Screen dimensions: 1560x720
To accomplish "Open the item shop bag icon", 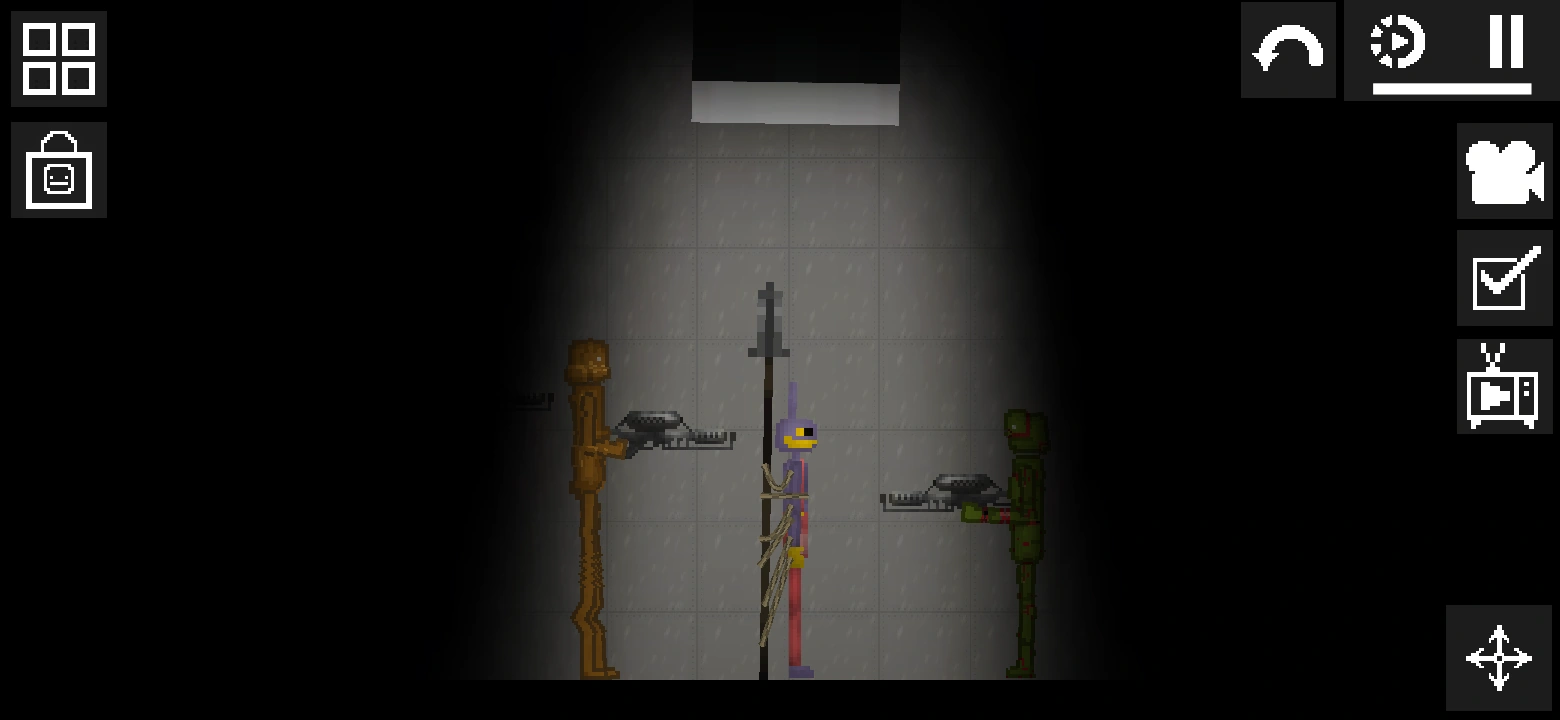I will tap(58, 169).
